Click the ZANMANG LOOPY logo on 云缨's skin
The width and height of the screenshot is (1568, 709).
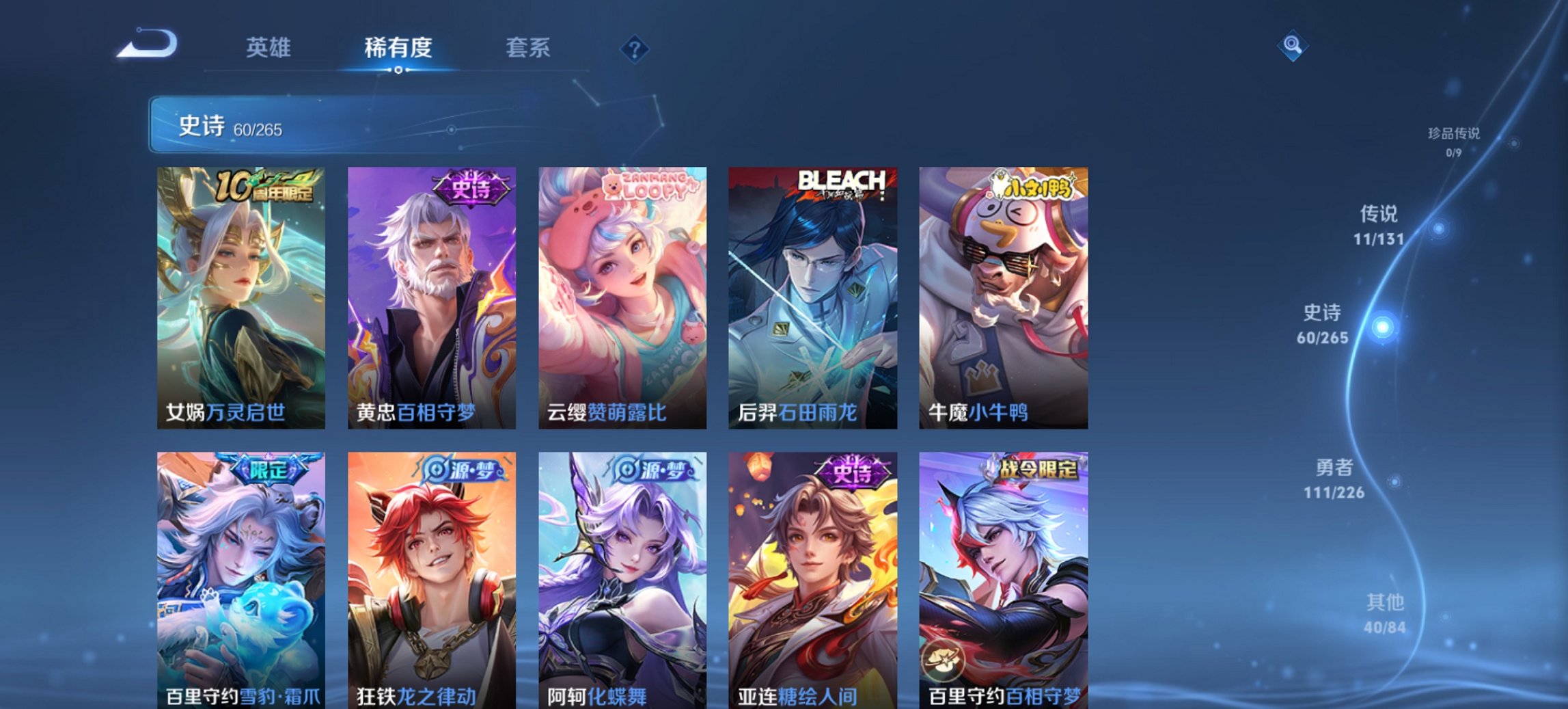click(x=648, y=185)
